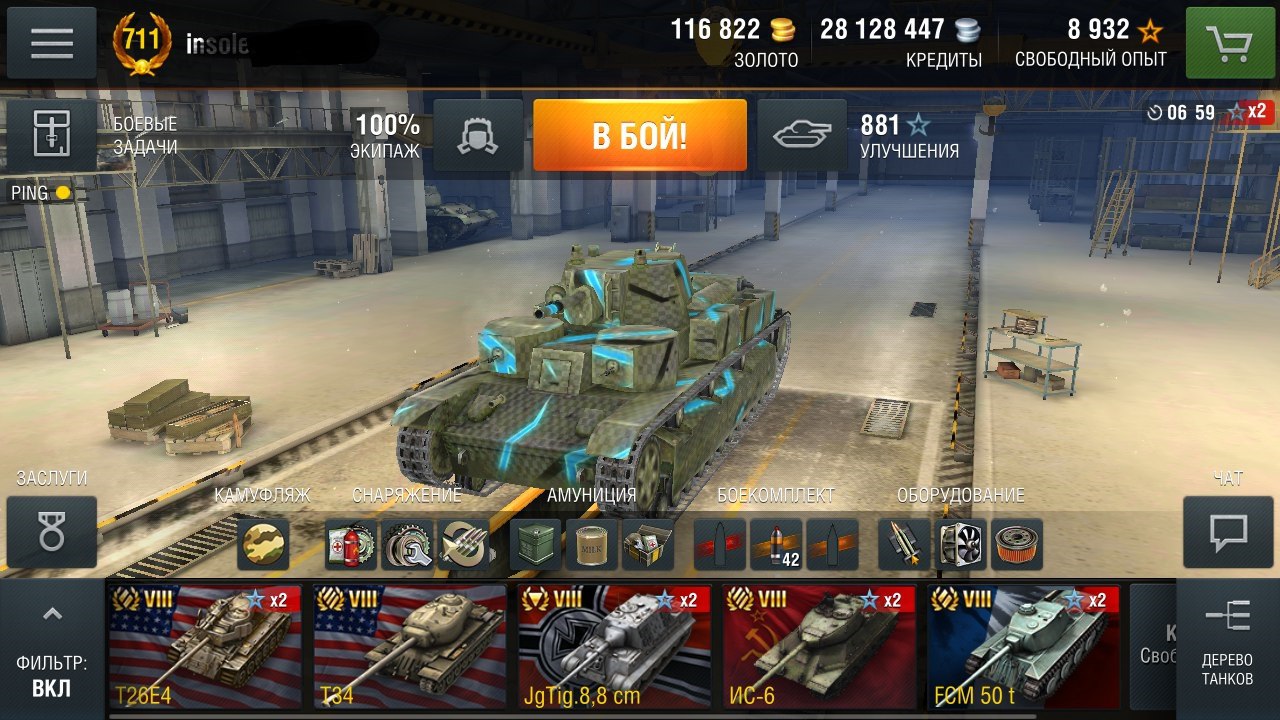Image resolution: width=1280 pixels, height=720 pixels.
Task: Choose the JgTig.8,8 cm tank card
Action: [614, 646]
